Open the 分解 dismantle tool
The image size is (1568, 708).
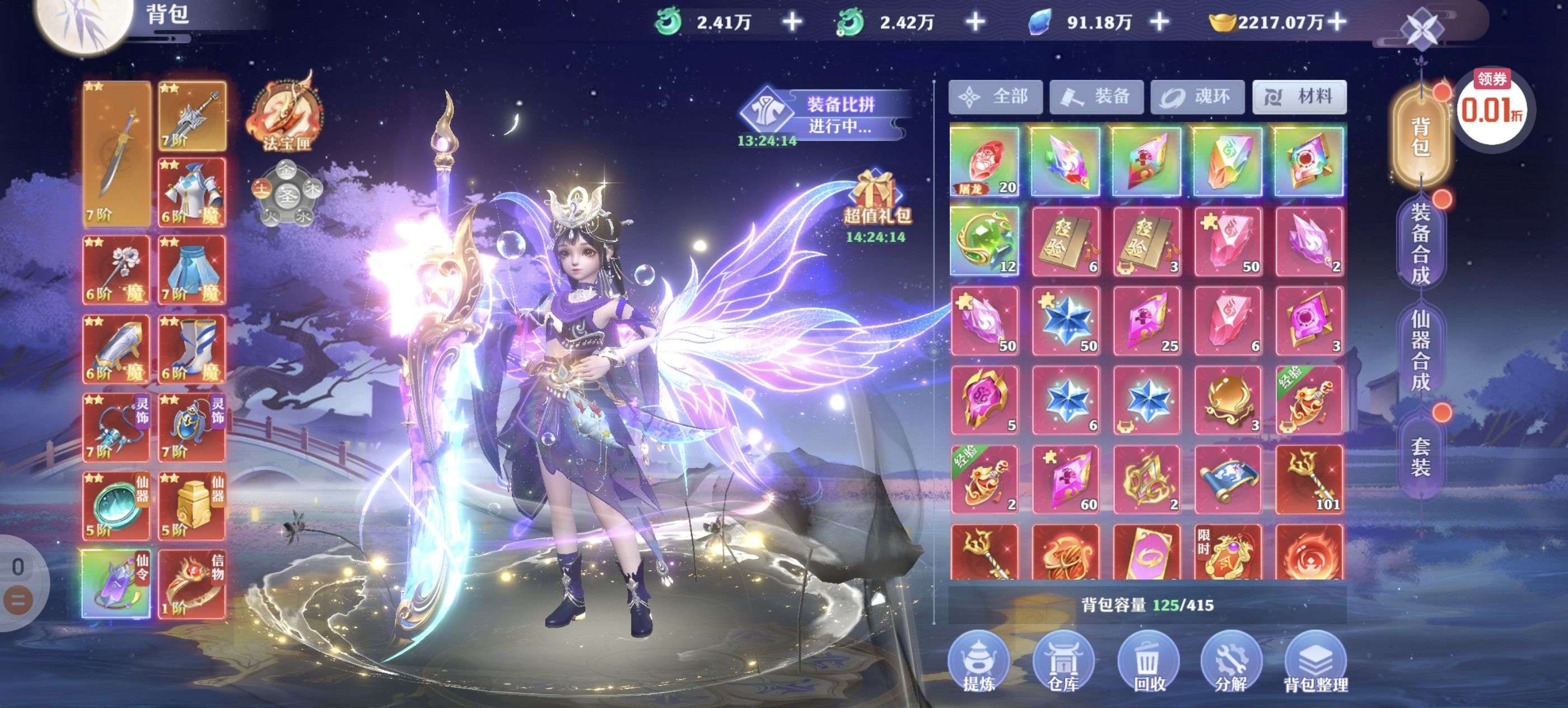(1231, 662)
